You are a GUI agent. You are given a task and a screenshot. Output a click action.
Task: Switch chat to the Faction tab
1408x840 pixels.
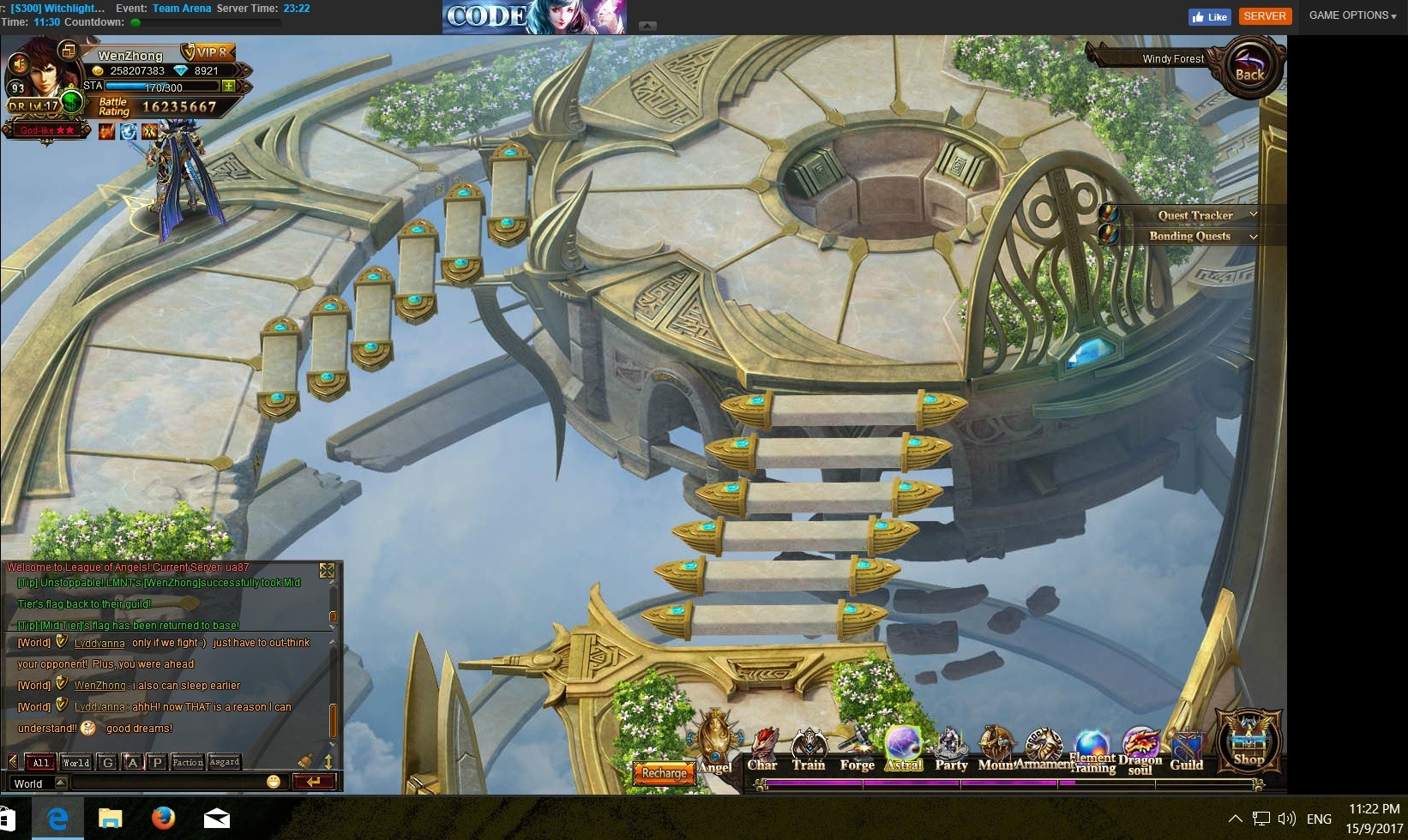[x=188, y=762]
